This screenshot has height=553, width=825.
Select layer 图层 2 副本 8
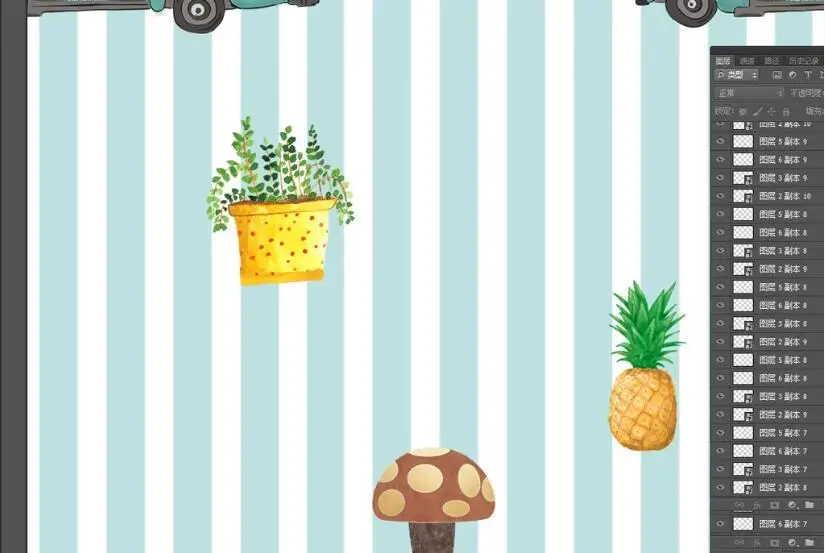[x=783, y=487]
